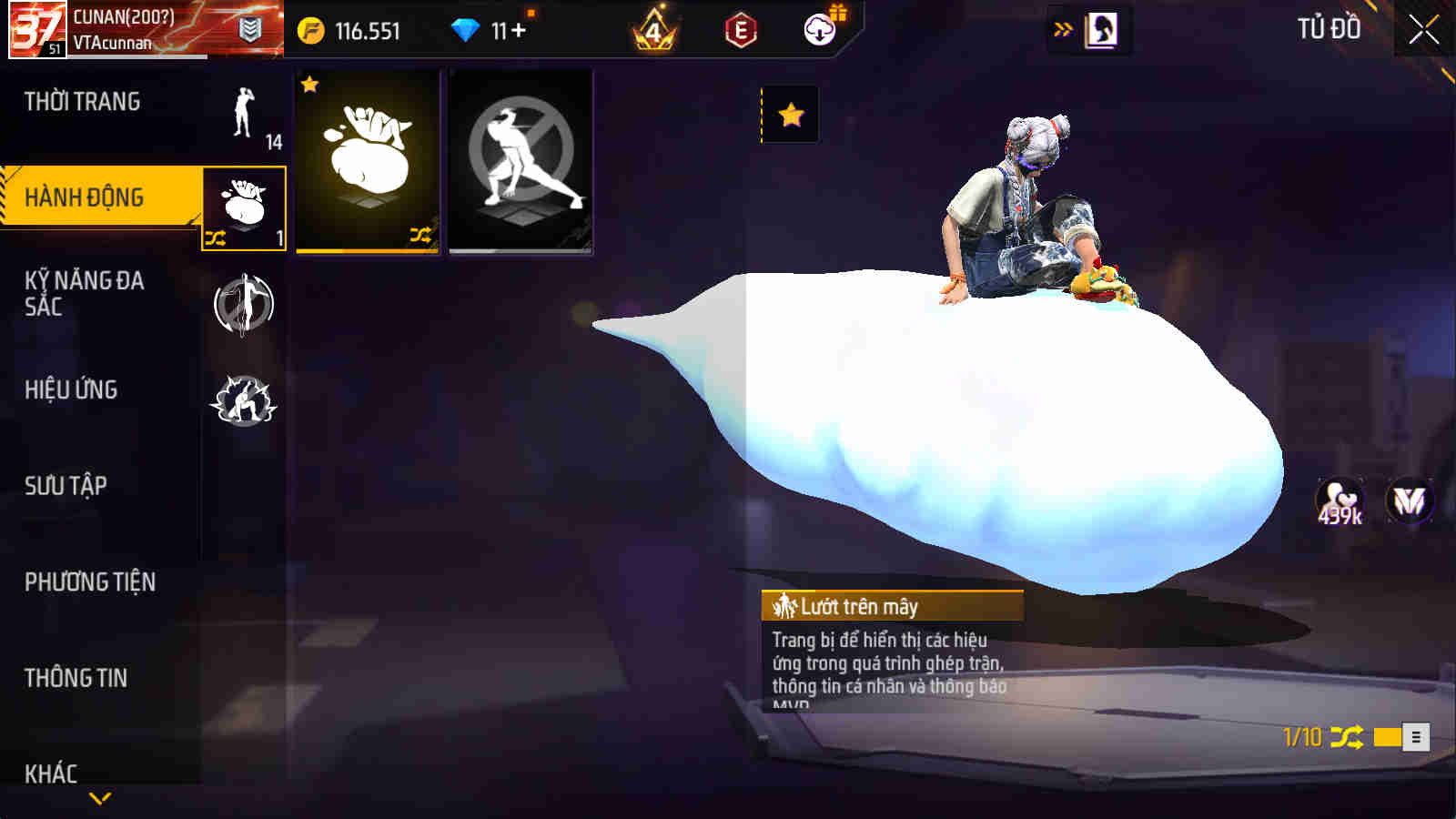The height and width of the screenshot is (819, 1456).
Task: Click the gold coin balance icon
Action: tap(312, 28)
